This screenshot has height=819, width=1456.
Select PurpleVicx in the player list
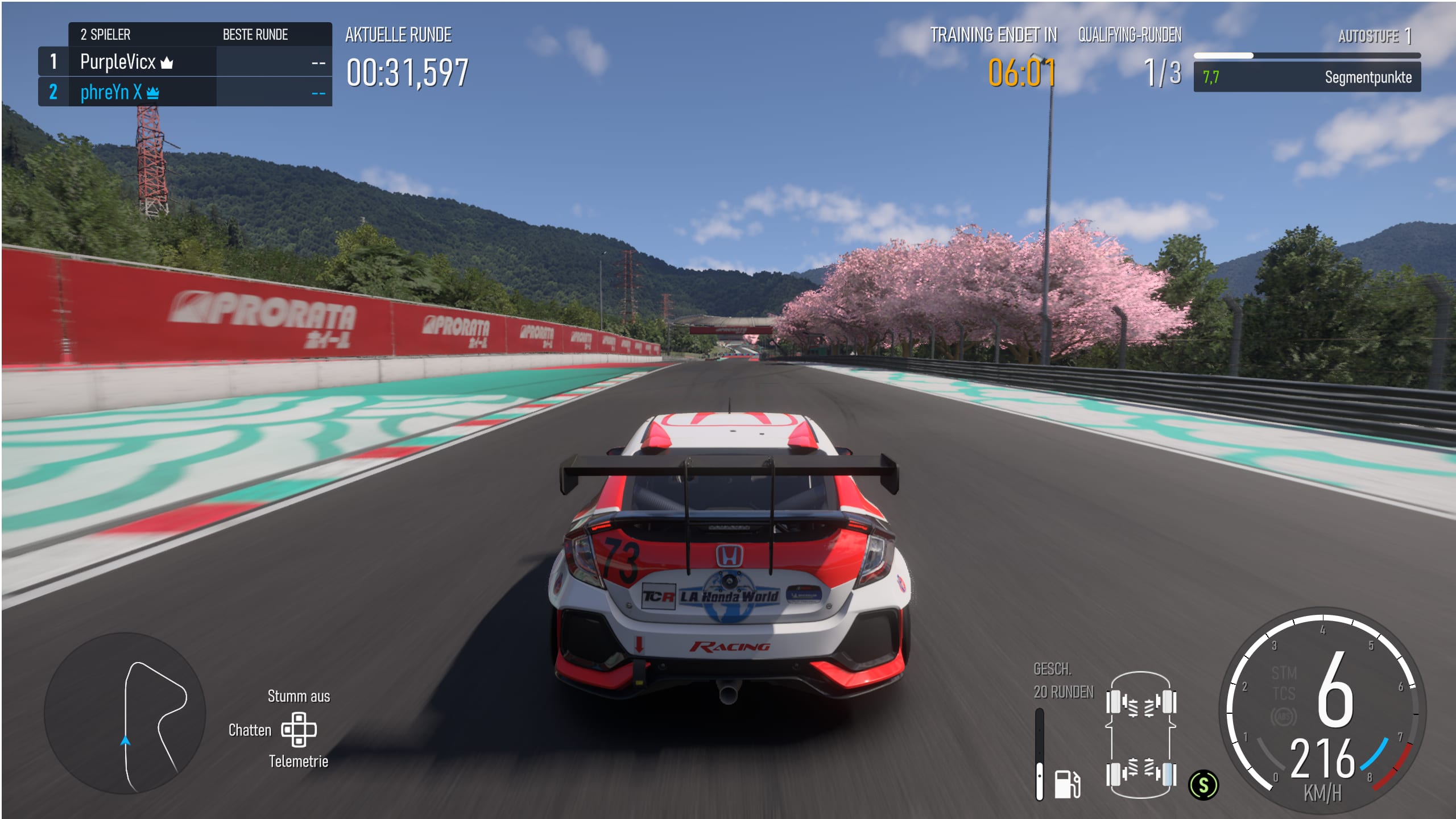coord(118,61)
